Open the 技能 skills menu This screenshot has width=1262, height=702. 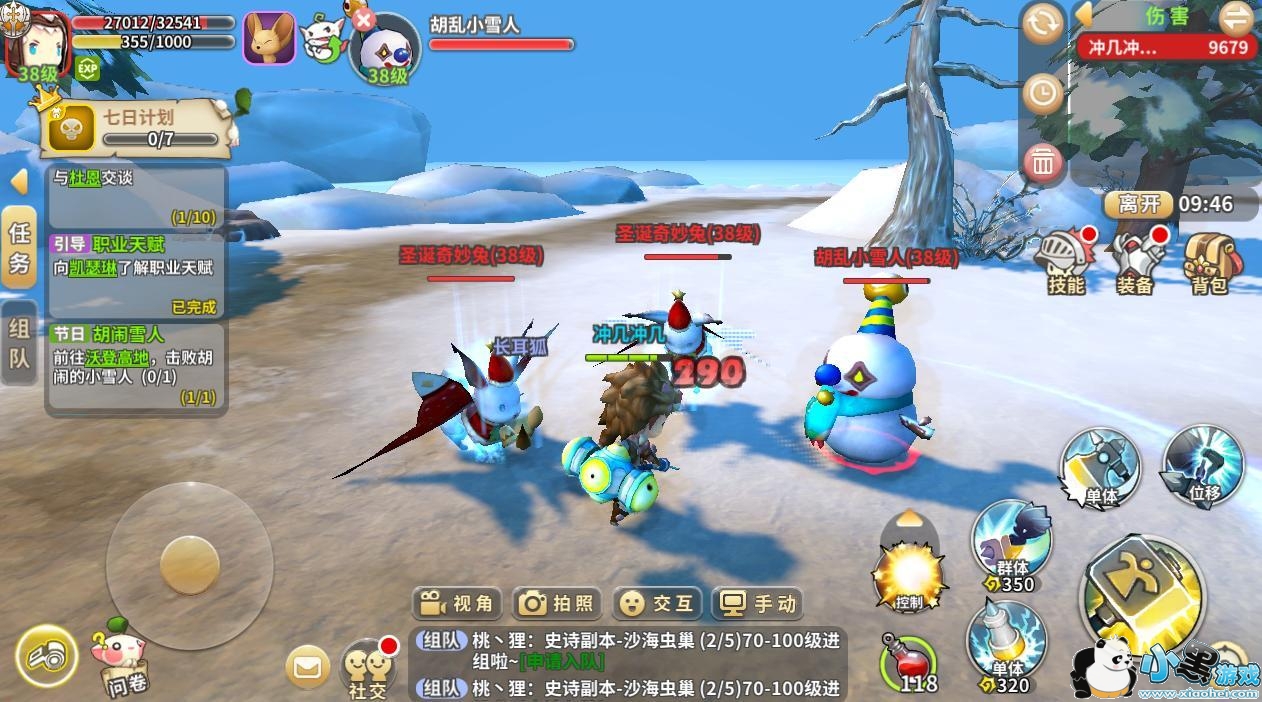1065,262
